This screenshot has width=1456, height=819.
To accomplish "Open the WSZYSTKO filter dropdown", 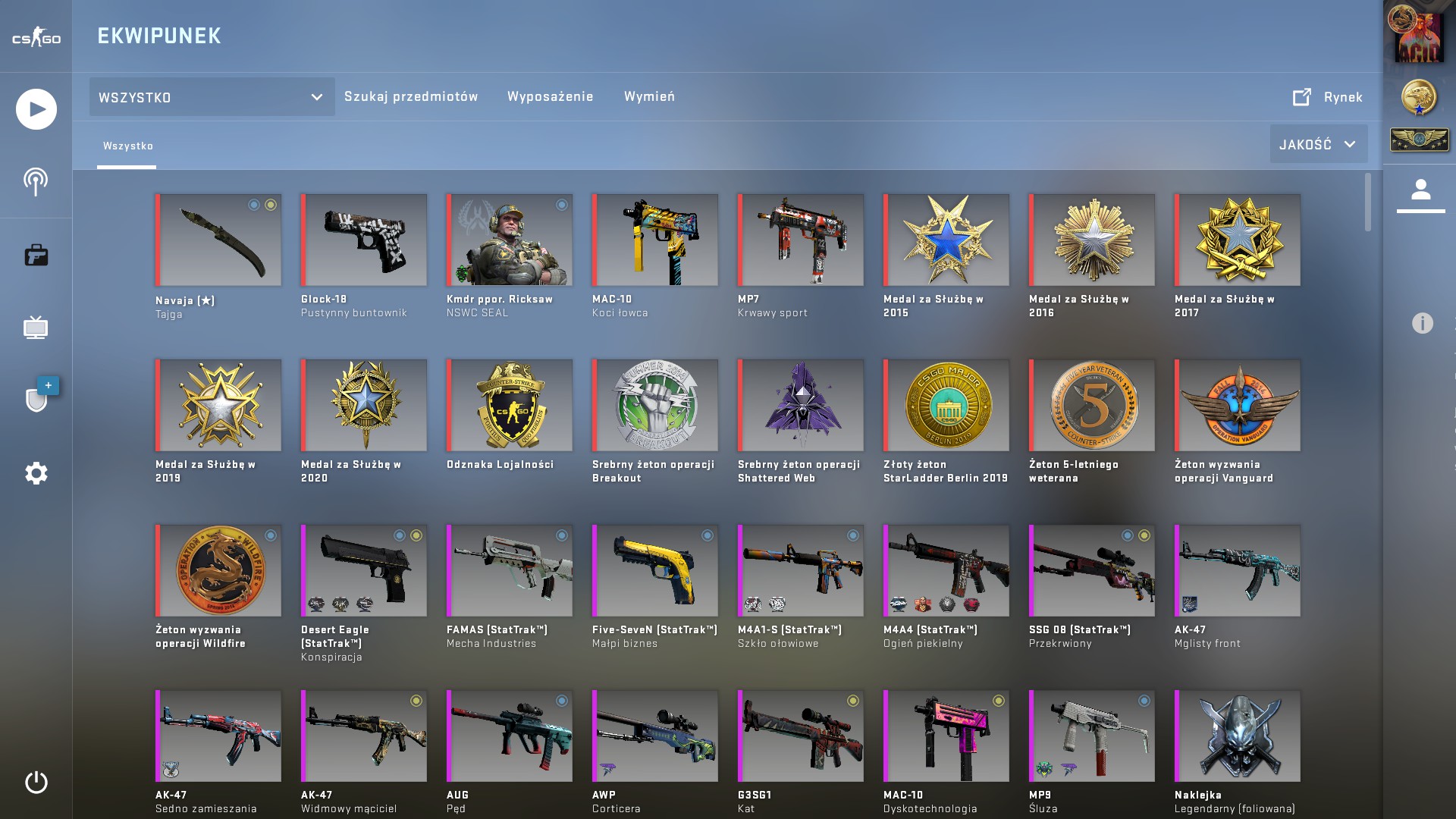I will [211, 97].
